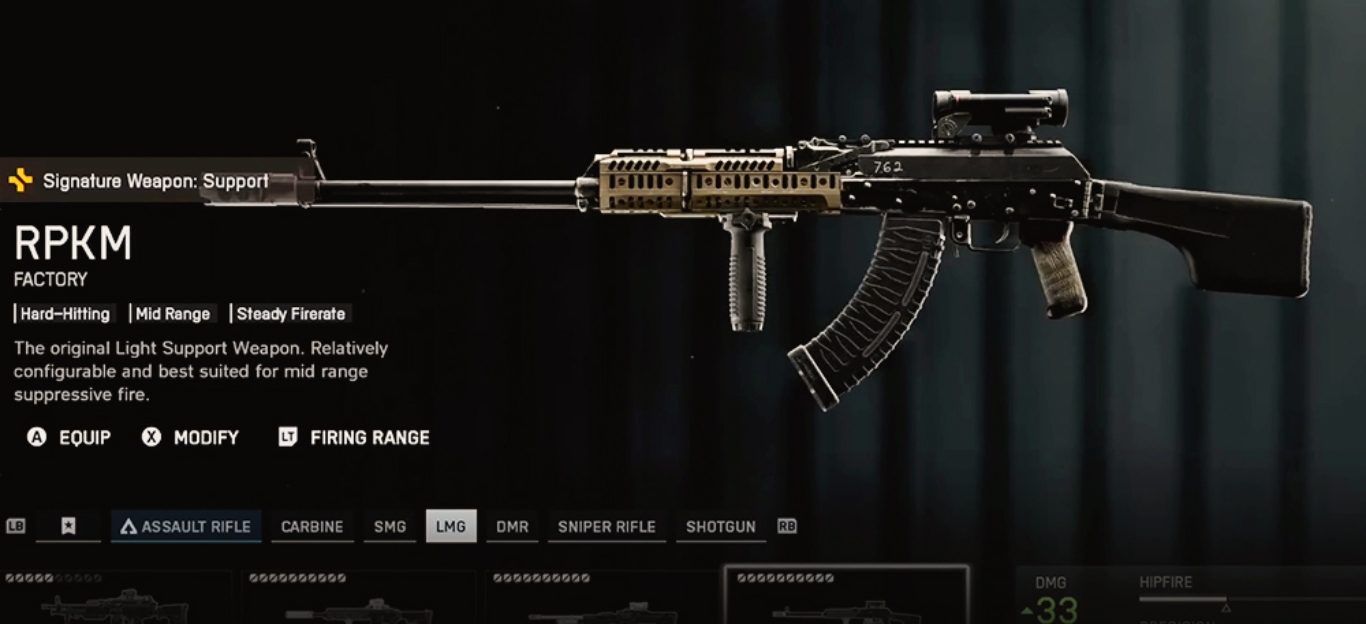Enter the Firing Range
This screenshot has height=624, width=1366.
pyautogui.click(x=354, y=438)
